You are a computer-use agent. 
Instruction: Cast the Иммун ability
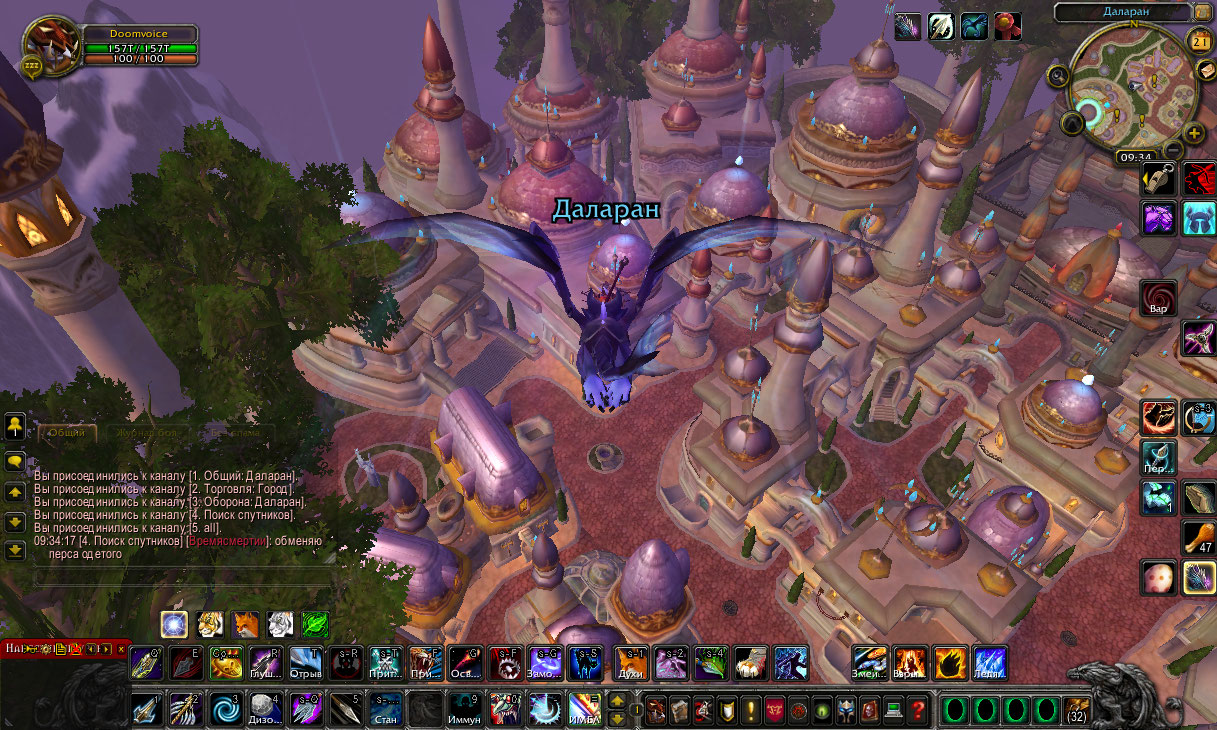(x=465, y=709)
